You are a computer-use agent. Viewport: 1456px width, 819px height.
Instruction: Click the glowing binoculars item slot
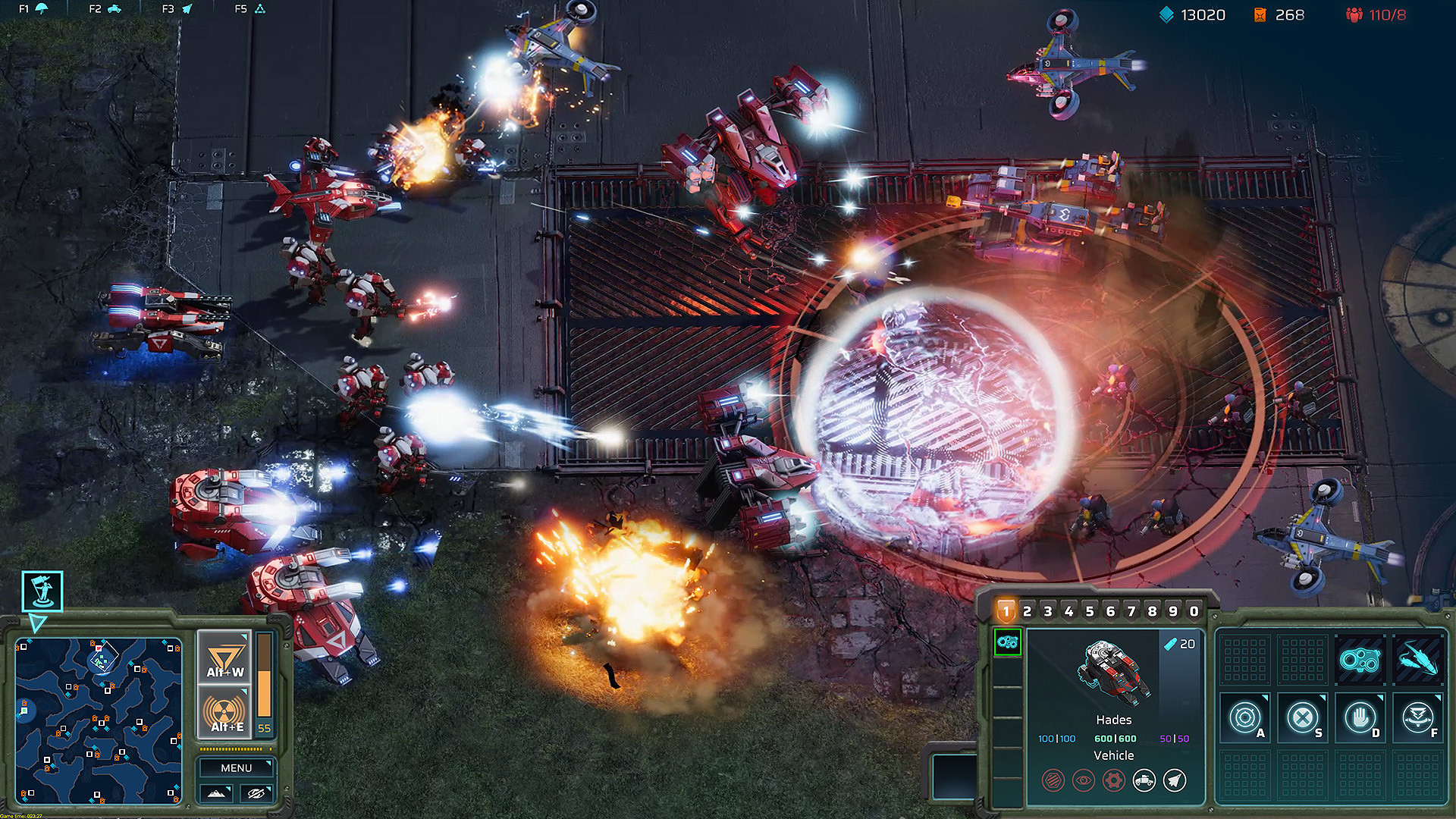(1360, 659)
